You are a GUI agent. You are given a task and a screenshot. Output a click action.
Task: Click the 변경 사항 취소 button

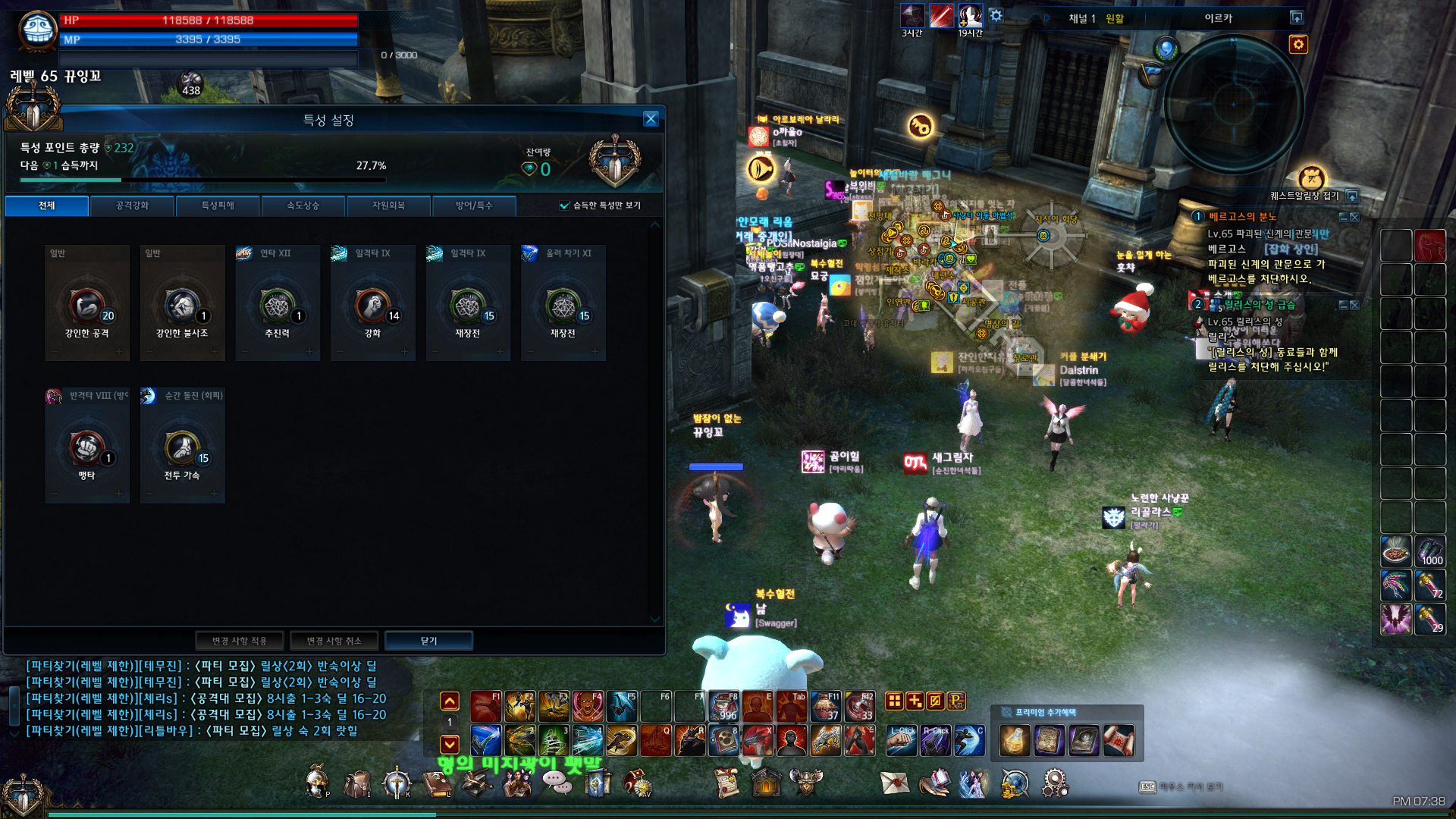click(x=334, y=641)
